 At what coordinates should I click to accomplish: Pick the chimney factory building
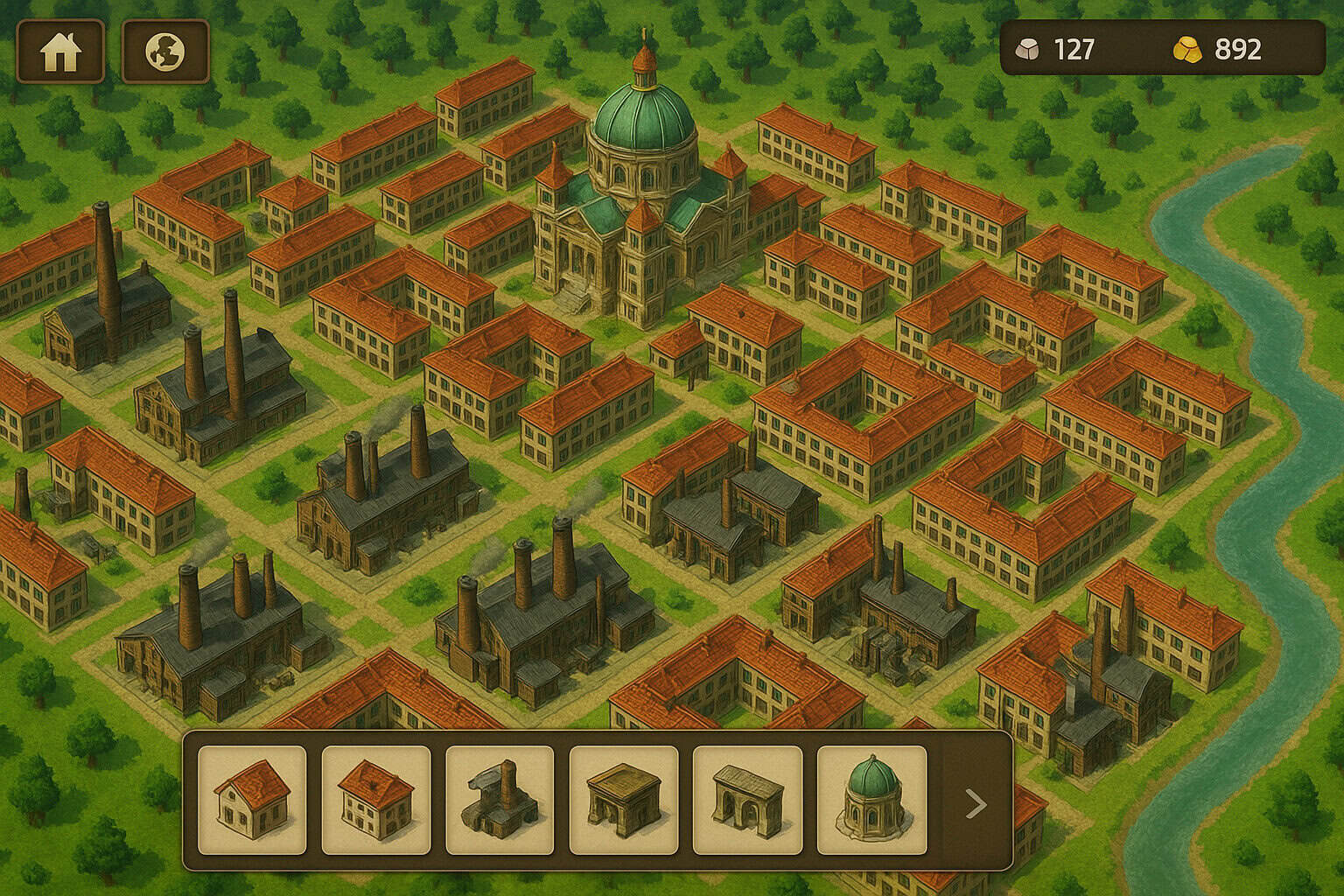[500, 799]
